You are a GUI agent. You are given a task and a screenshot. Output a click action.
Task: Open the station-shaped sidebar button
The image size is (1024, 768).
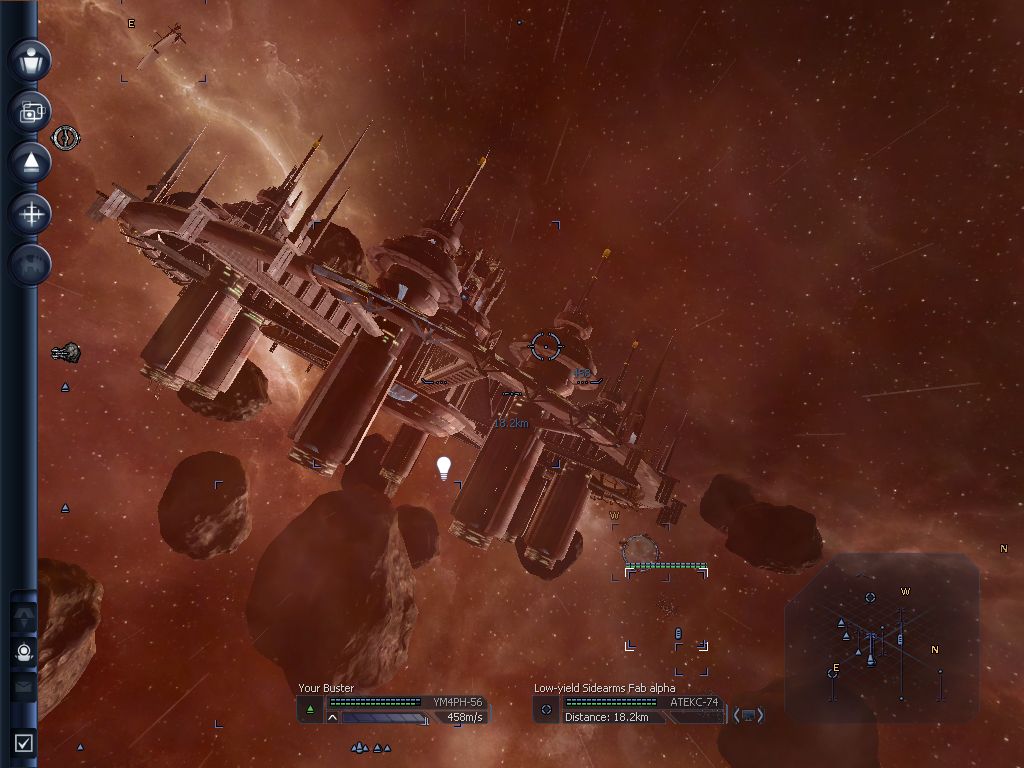[x=30, y=264]
